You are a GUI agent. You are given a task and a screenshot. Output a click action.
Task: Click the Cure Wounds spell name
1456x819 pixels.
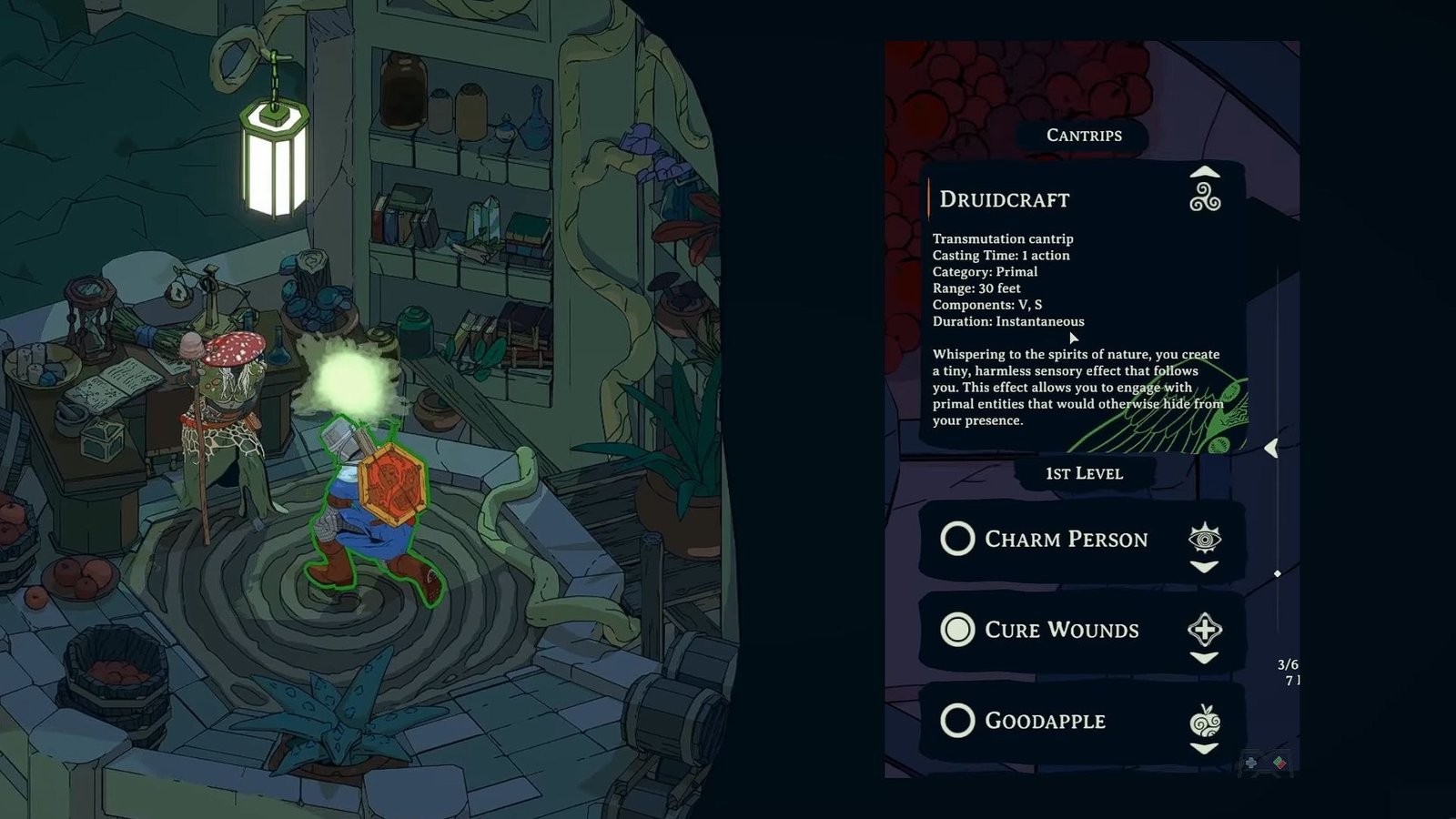(1061, 630)
